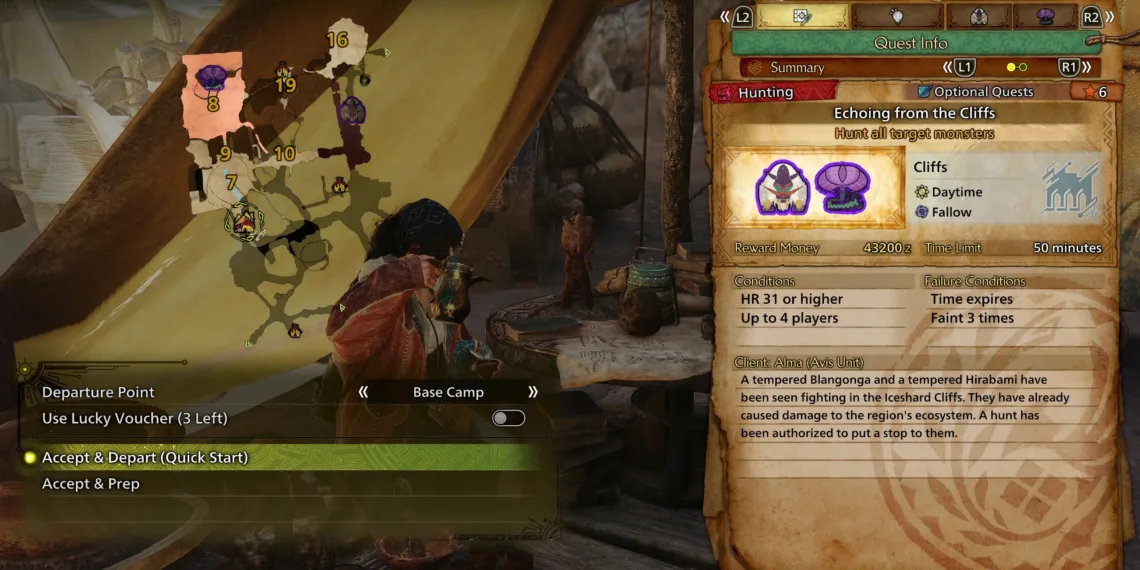Open the quest info tab with map icon
This screenshot has height=570, width=1140.
[x=802, y=16]
